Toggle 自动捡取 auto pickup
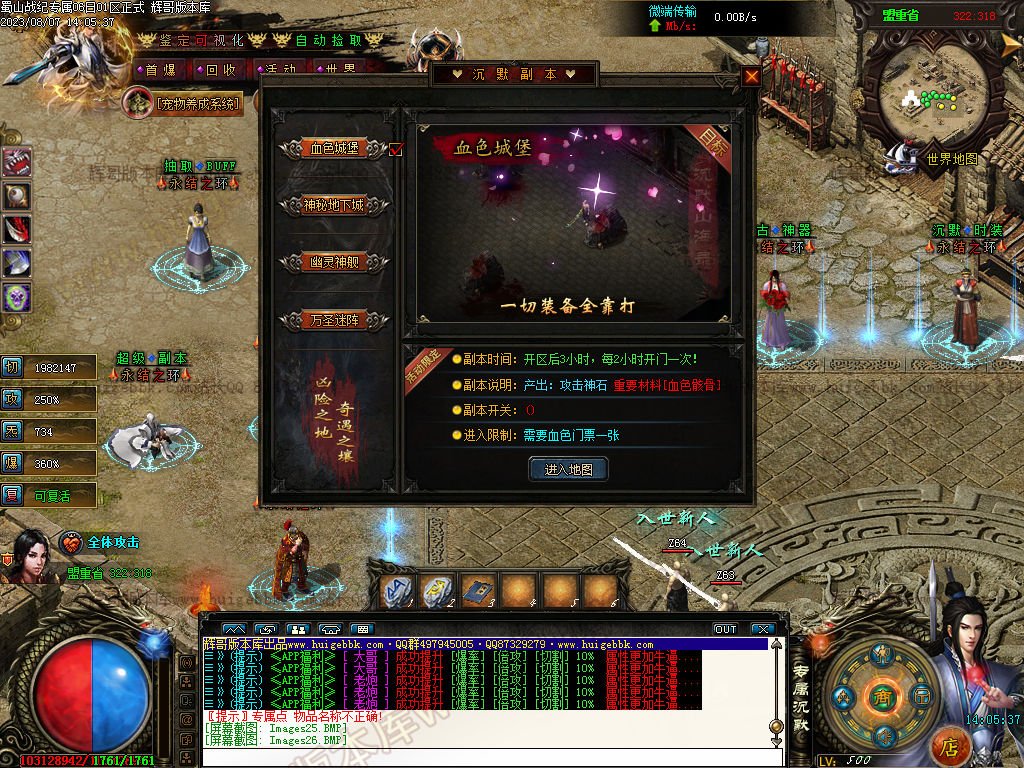This screenshot has width=1024, height=768. click(329, 40)
